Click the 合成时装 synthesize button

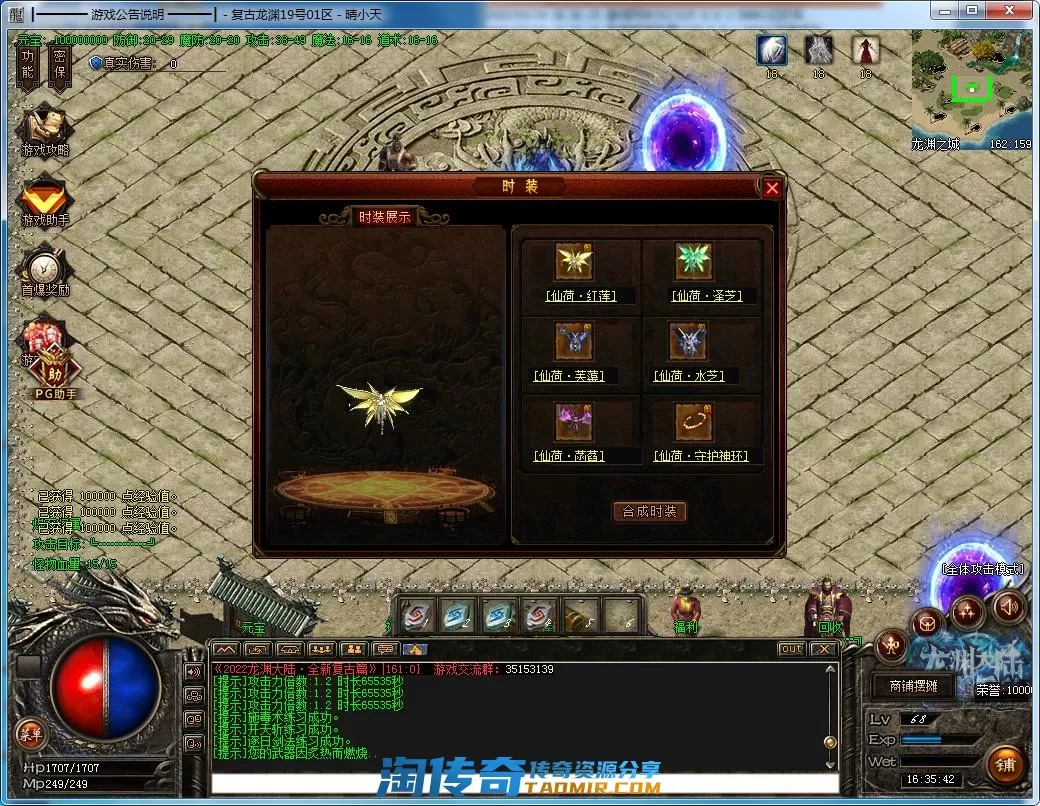click(649, 511)
